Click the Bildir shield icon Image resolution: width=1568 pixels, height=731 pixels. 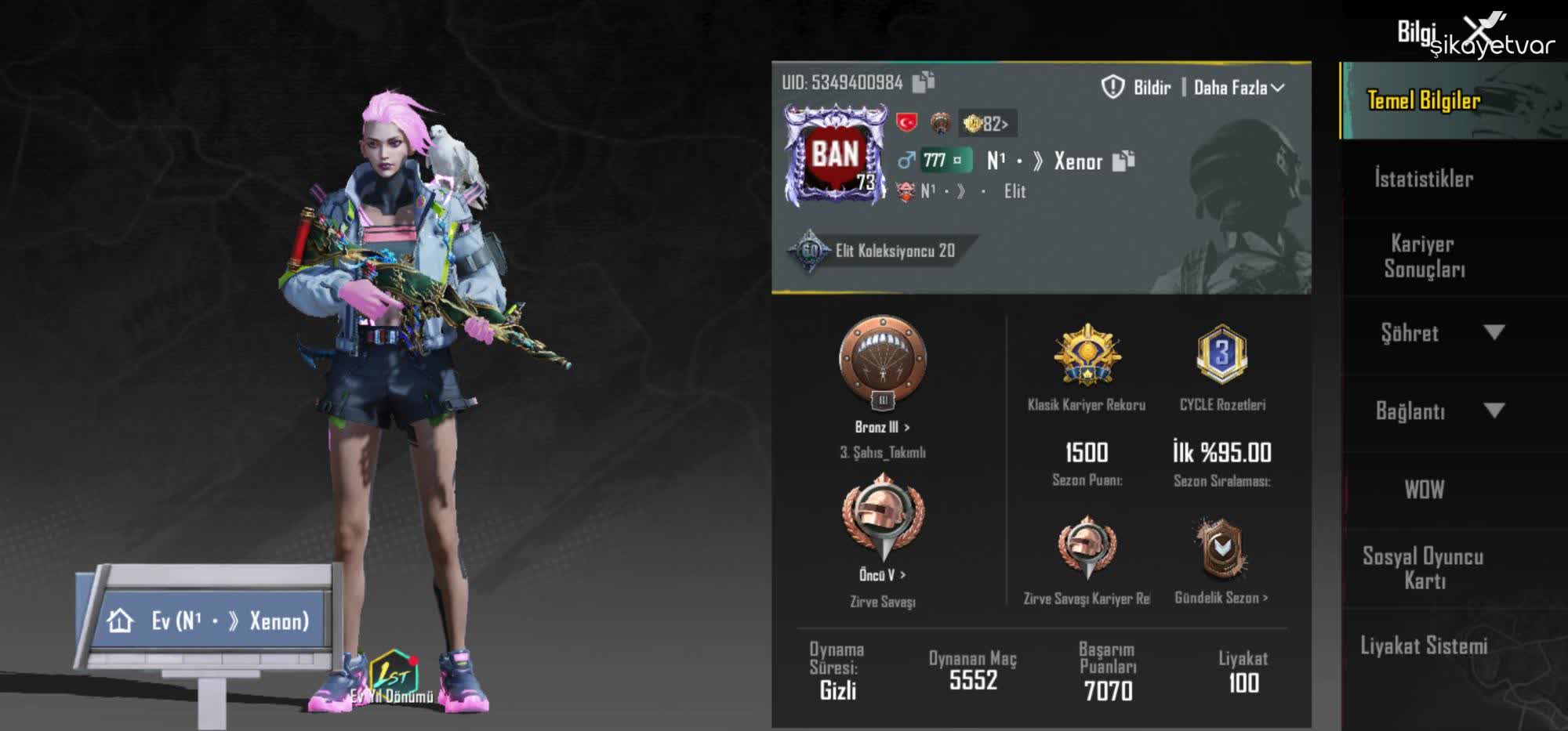(x=1112, y=87)
